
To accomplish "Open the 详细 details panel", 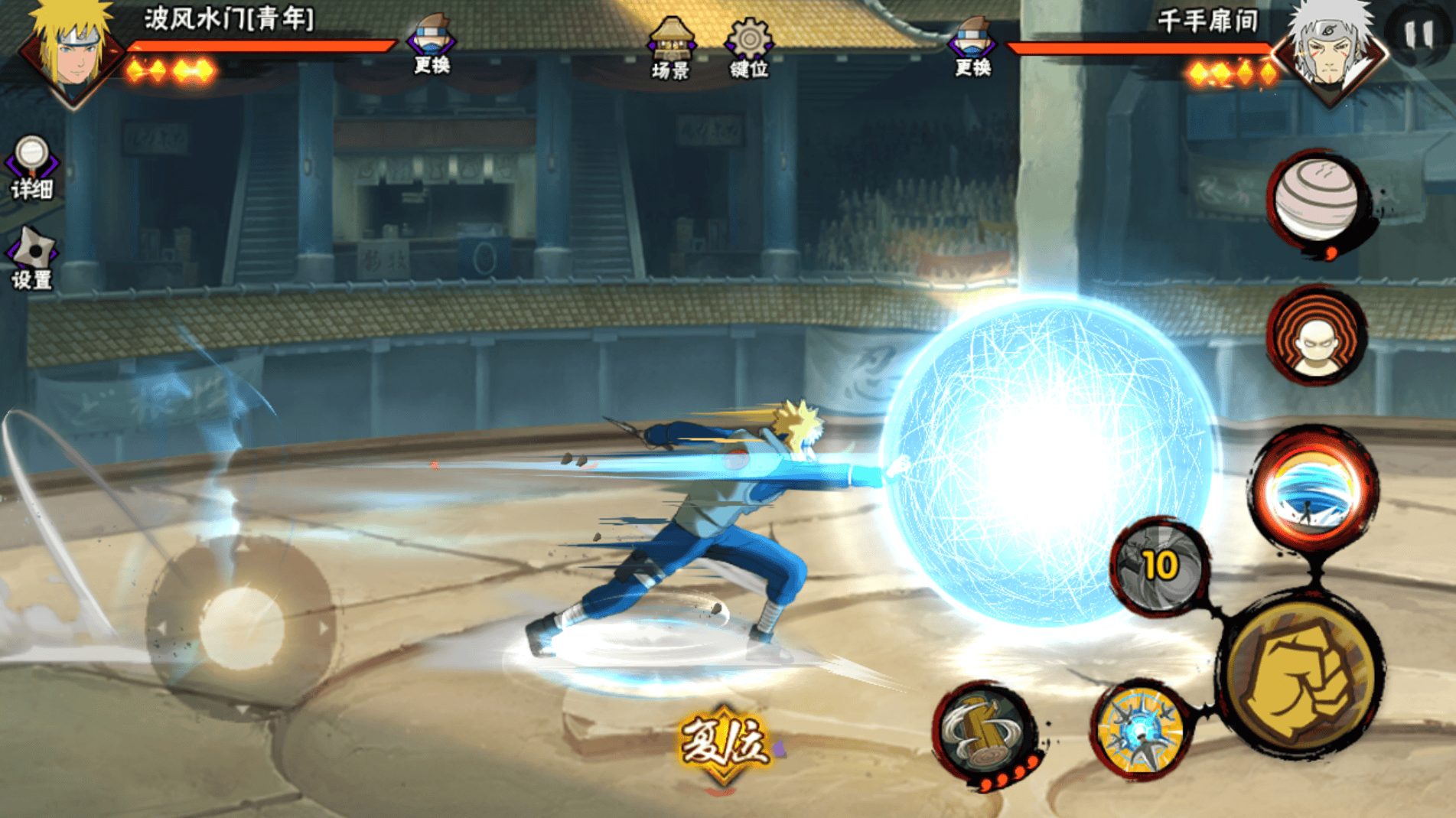I will click(31, 168).
